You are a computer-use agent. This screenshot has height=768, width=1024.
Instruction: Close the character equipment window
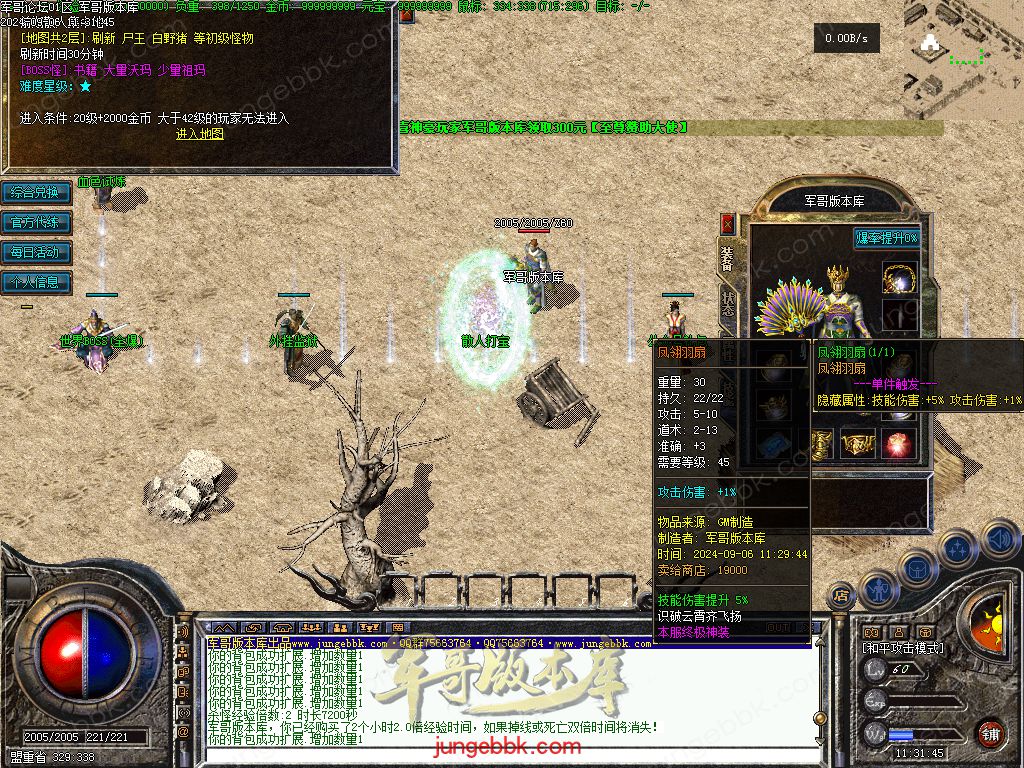point(727,223)
